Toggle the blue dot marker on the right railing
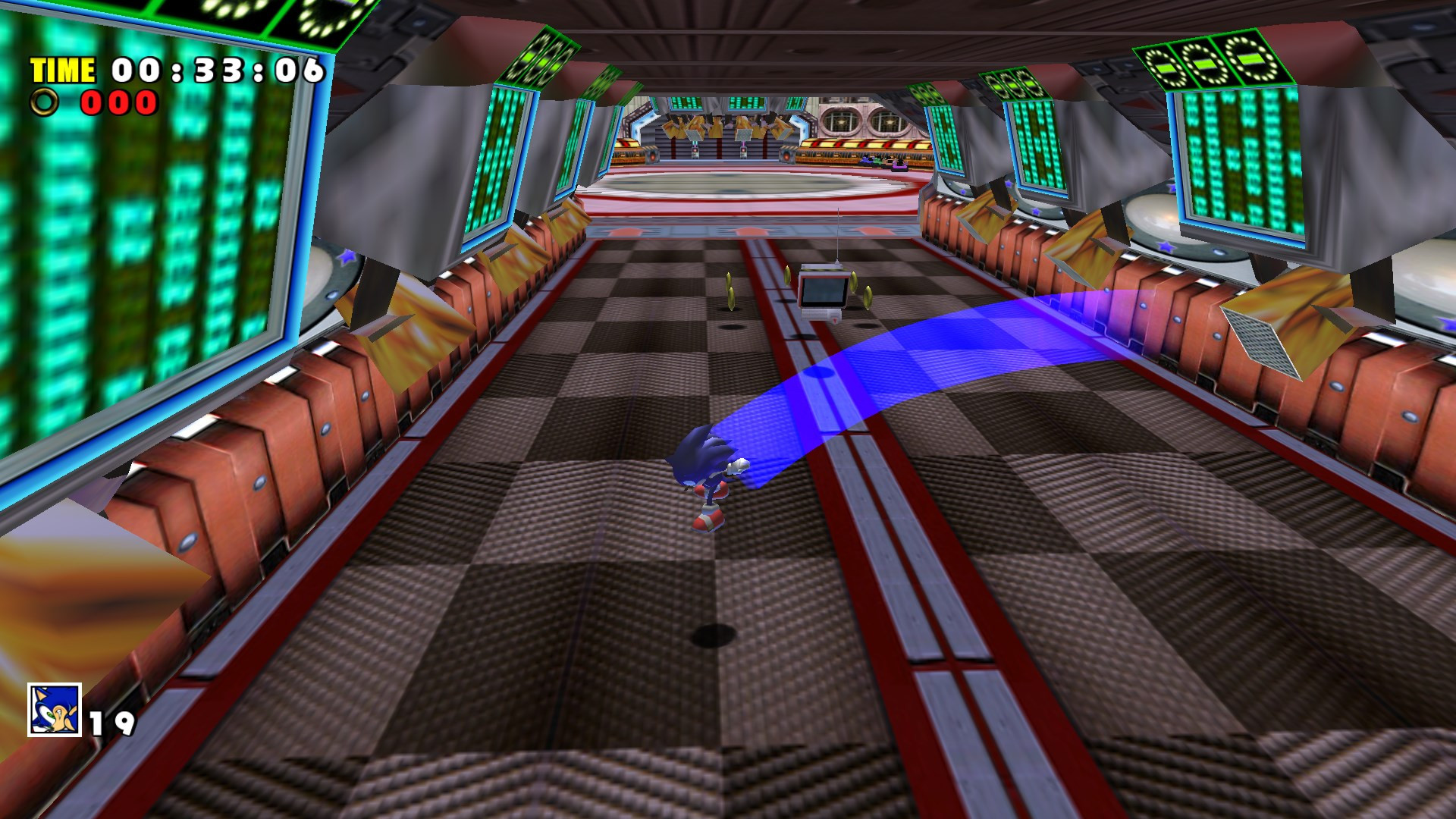Screen dimensions: 1456x819 1144,305
